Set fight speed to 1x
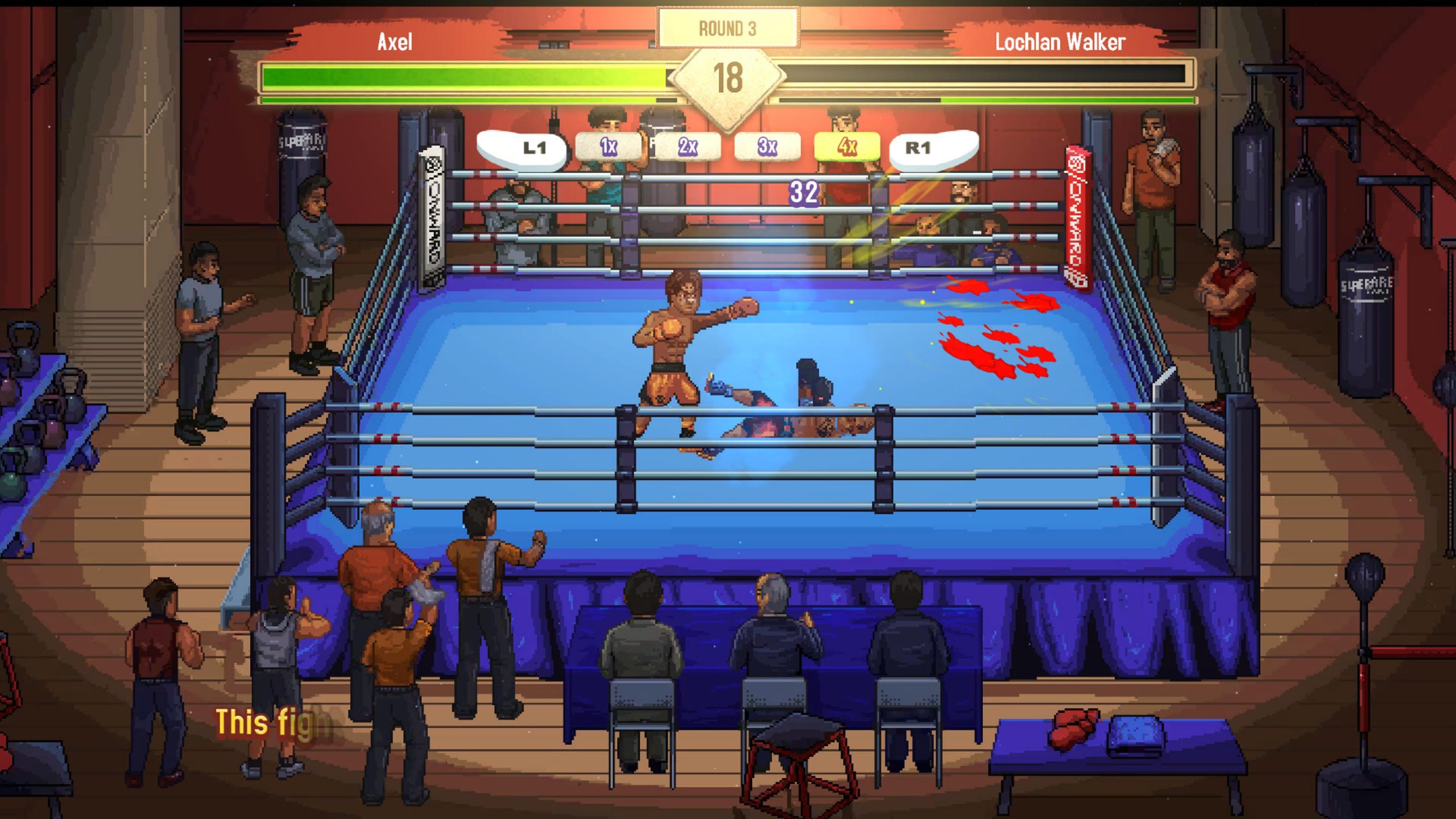Viewport: 1456px width, 819px height. click(x=609, y=147)
